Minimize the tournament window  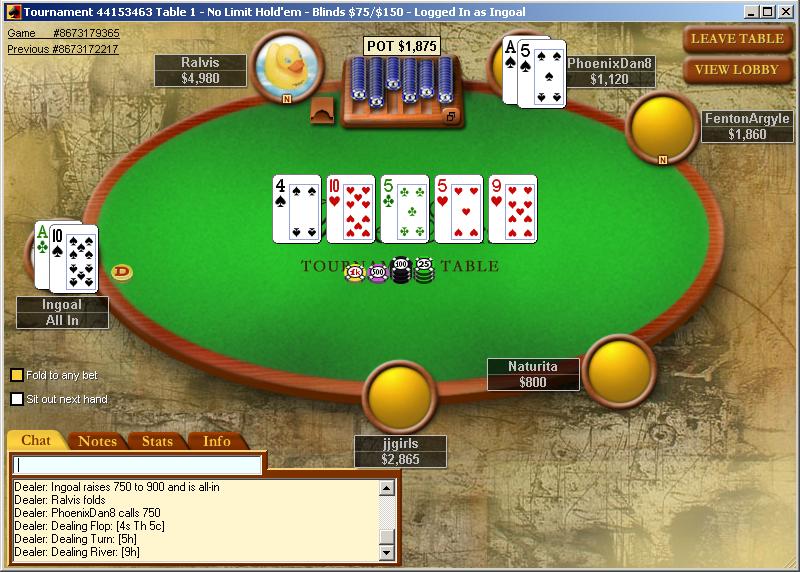pyautogui.click(x=754, y=11)
